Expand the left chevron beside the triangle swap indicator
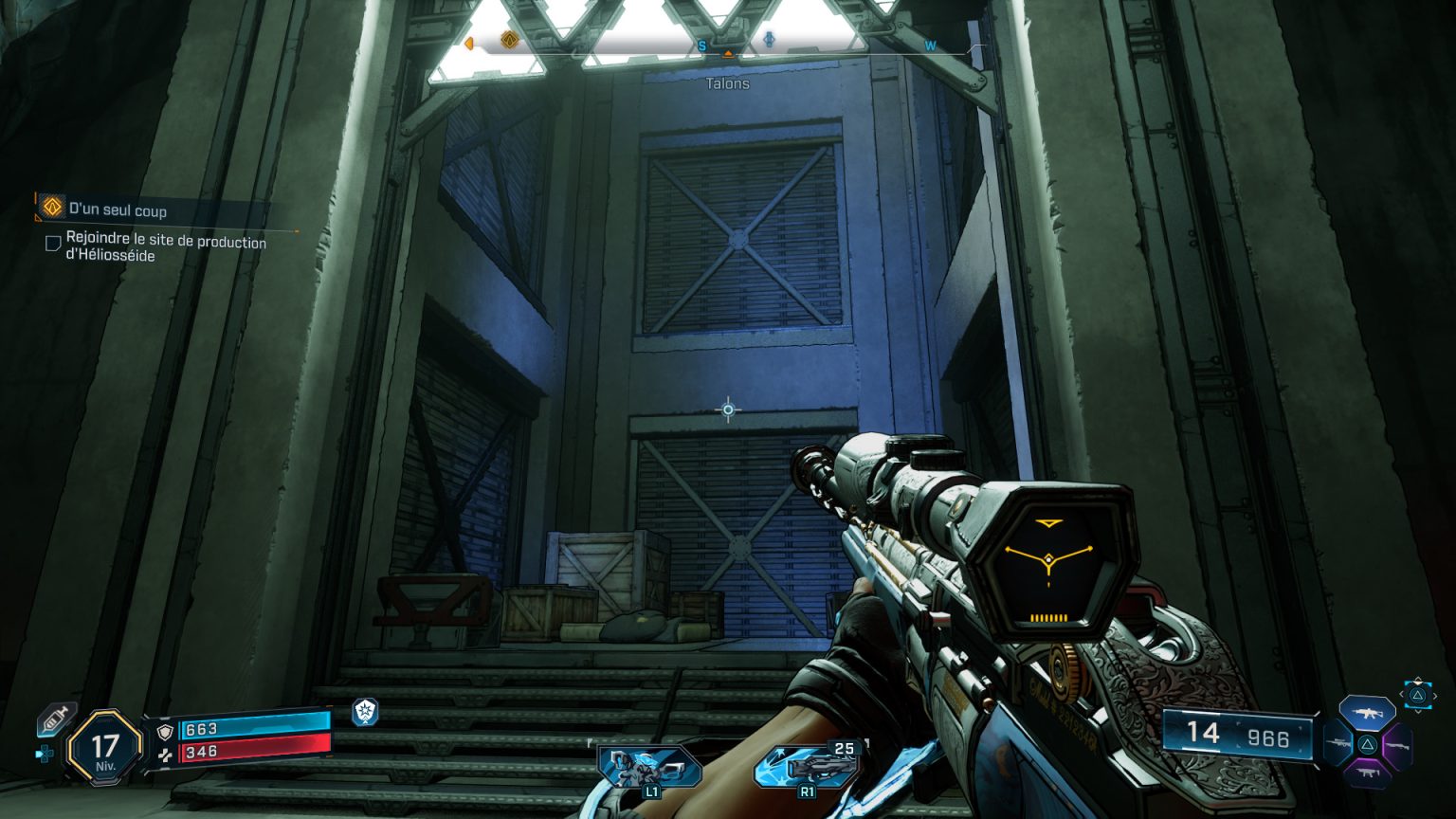Screen dimensions: 1456x819 [x=1402, y=695]
